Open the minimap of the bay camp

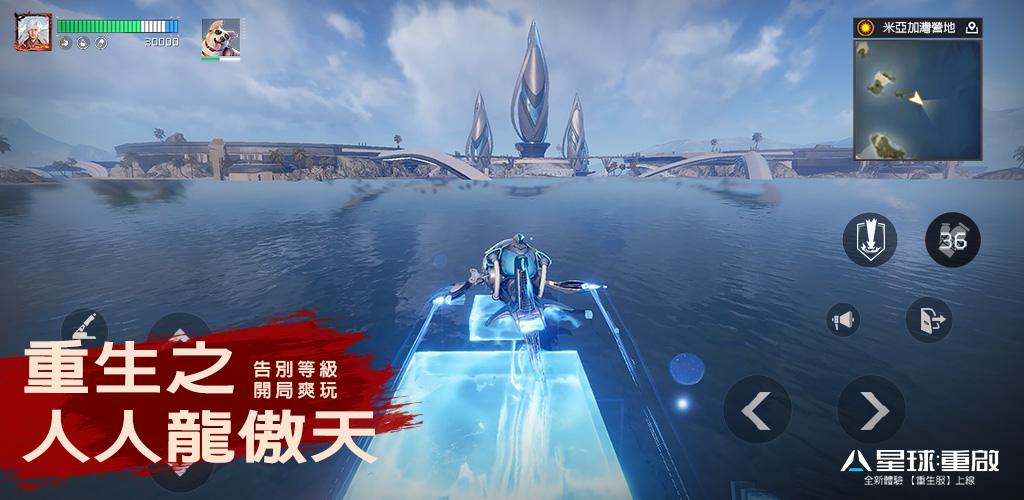(917, 99)
